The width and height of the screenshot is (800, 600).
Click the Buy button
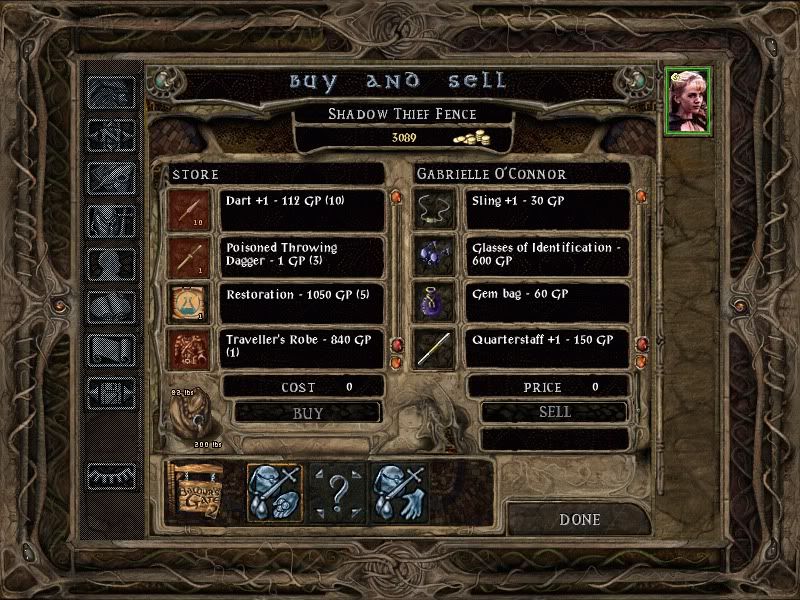(308, 412)
